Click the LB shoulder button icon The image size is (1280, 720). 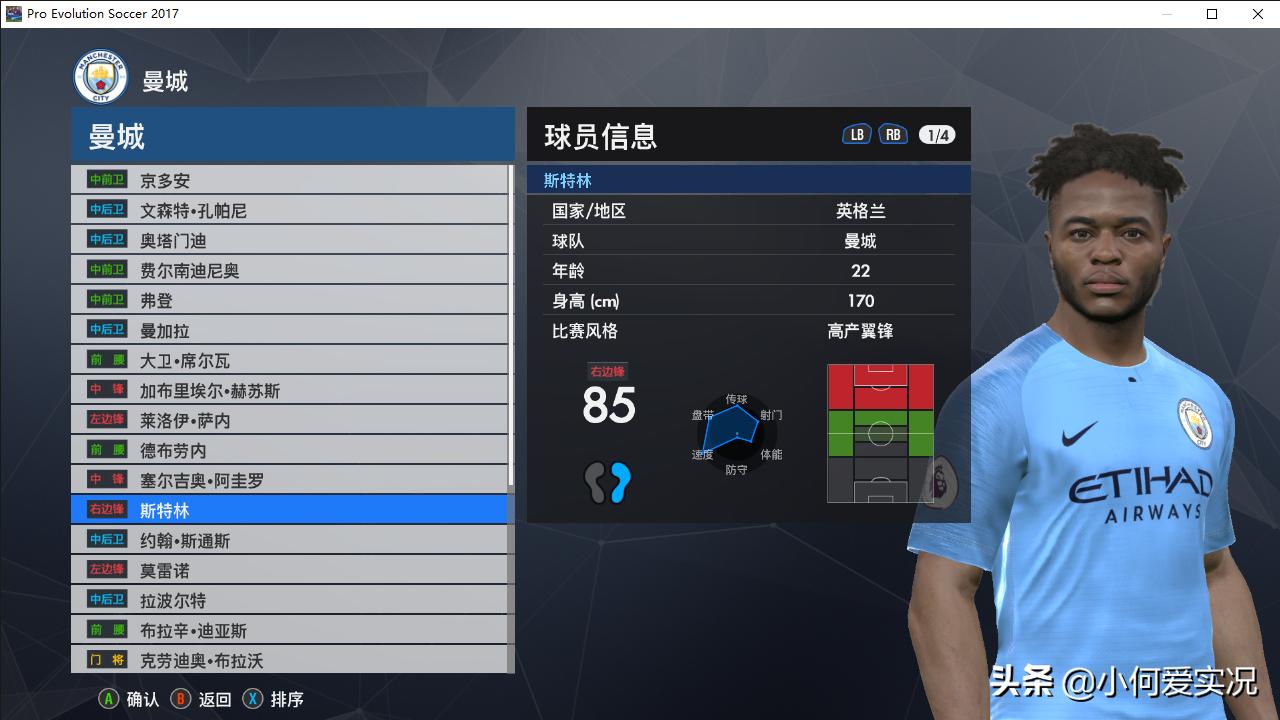[855, 132]
